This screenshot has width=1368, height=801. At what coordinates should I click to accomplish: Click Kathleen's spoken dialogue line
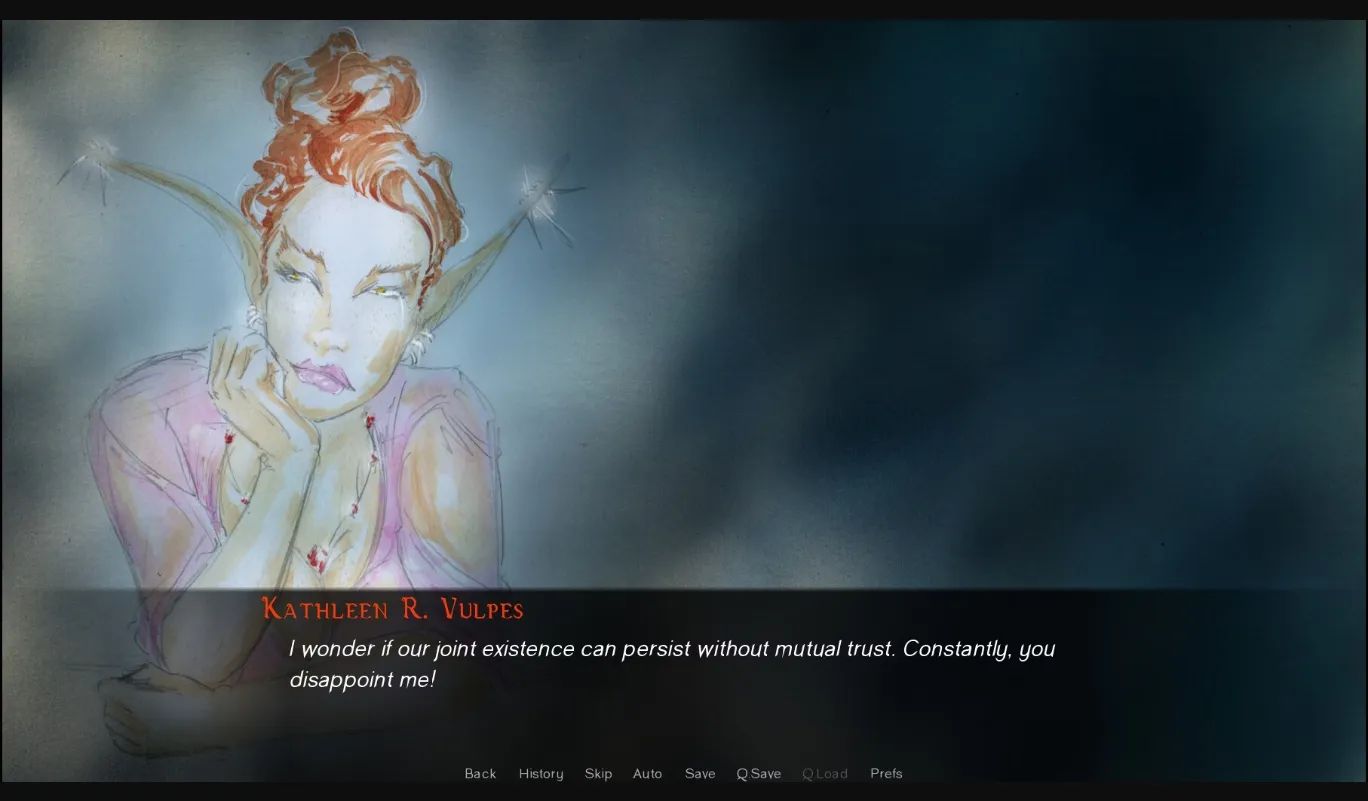pos(670,650)
